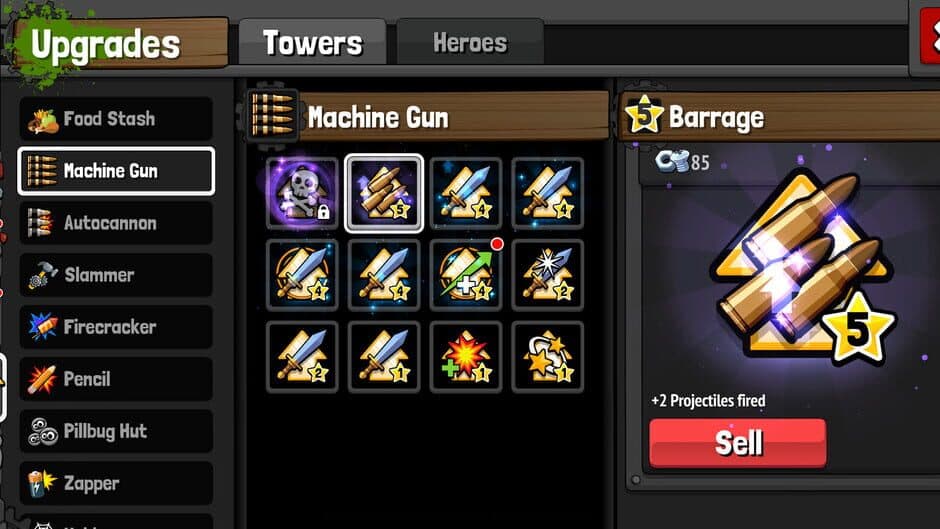
Task: Select the Pillbug Hut entry
Action: [x=115, y=431]
